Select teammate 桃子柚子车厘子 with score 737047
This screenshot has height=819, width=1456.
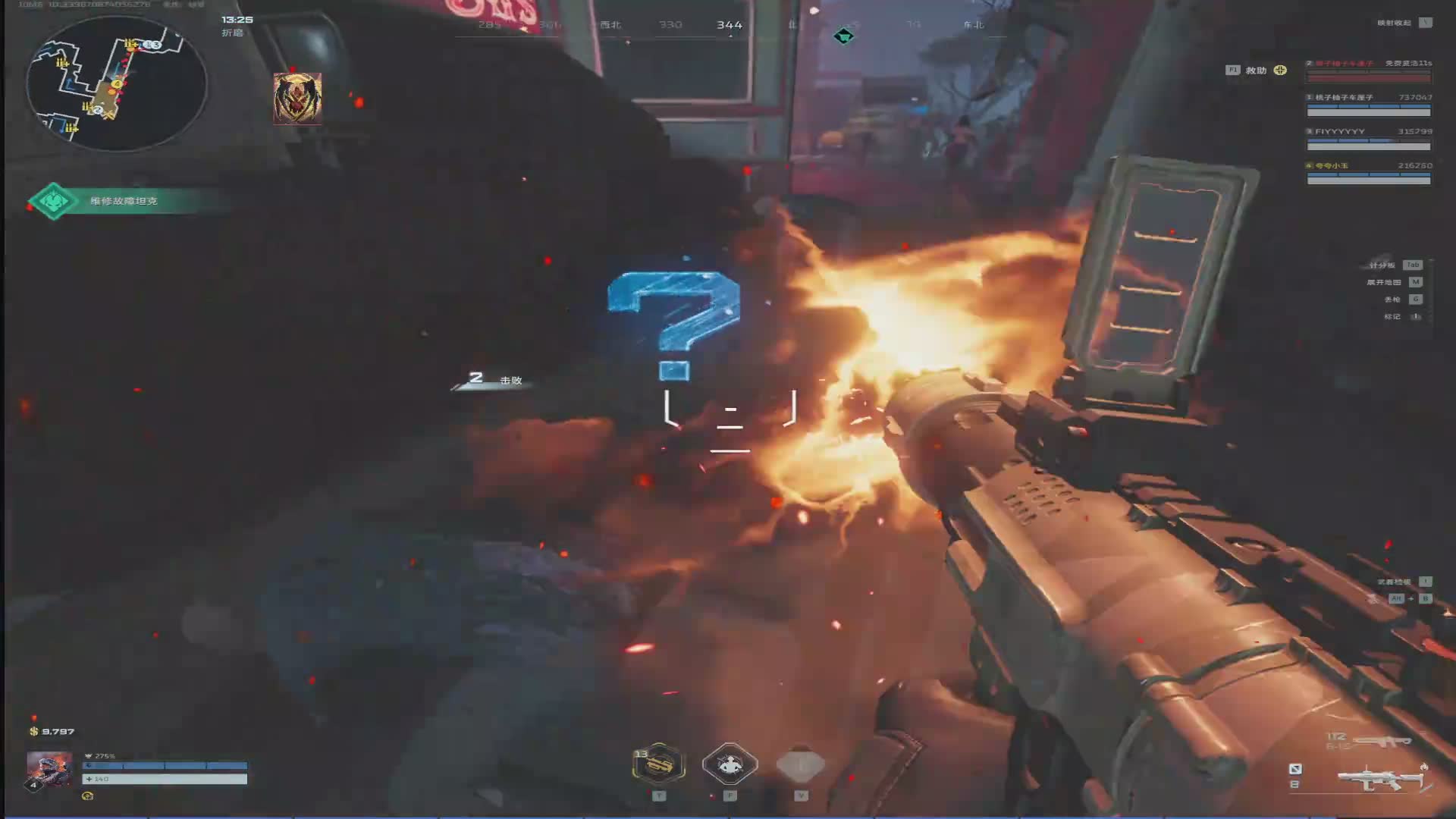click(x=1369, y=104)
